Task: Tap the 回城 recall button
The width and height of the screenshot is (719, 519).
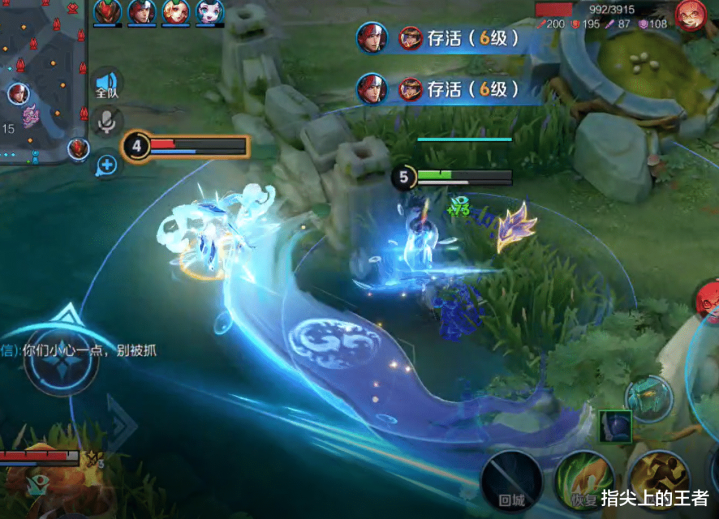Action: (x=512, y=478)
